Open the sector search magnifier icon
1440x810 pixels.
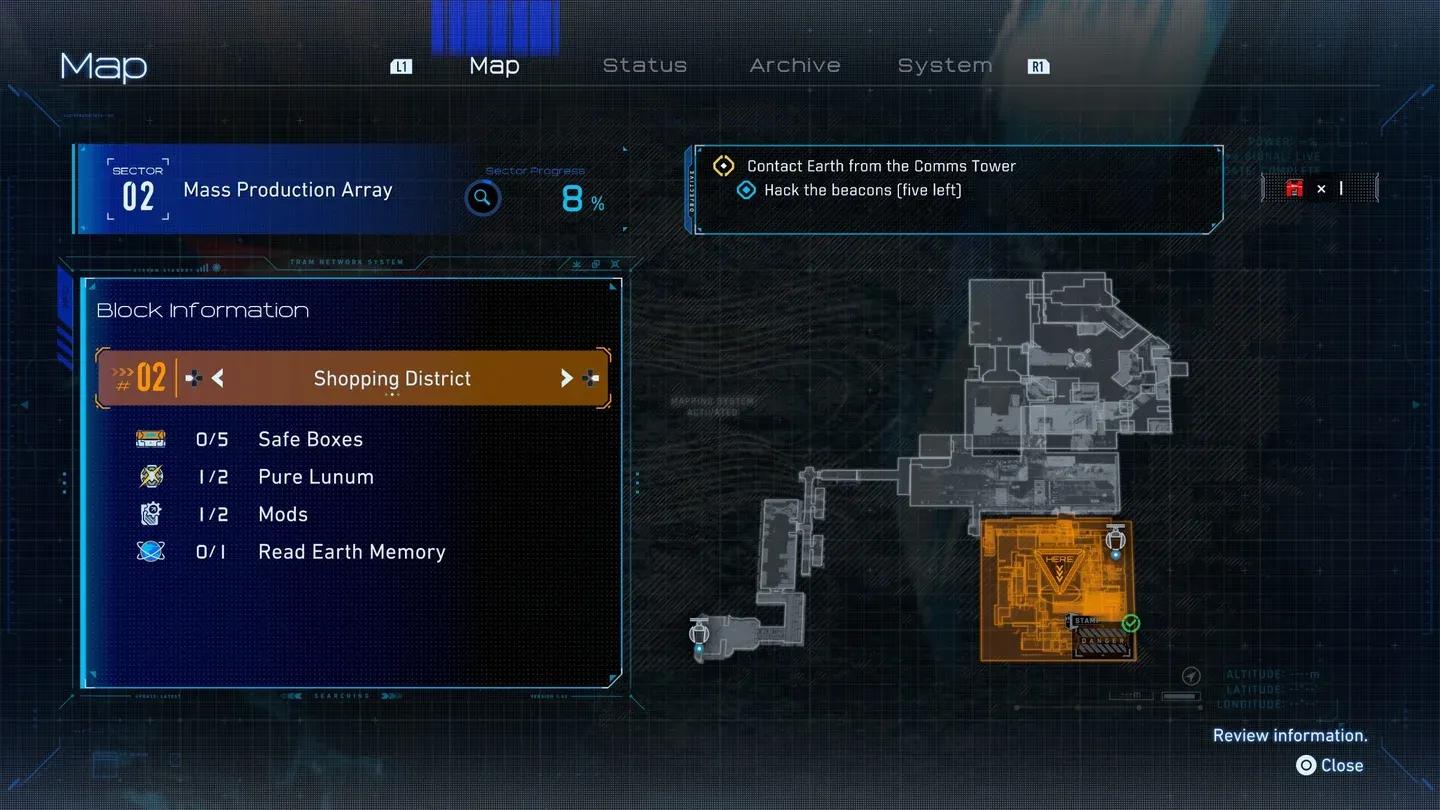[483, 197]
